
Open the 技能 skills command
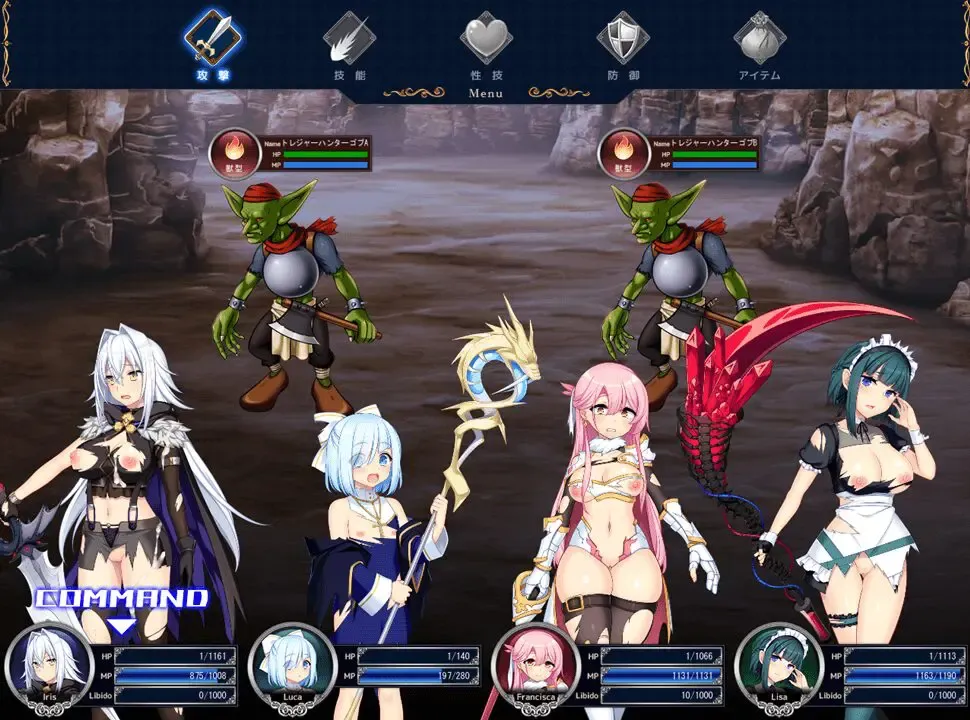pyautogui.click(x=349, y=39)
